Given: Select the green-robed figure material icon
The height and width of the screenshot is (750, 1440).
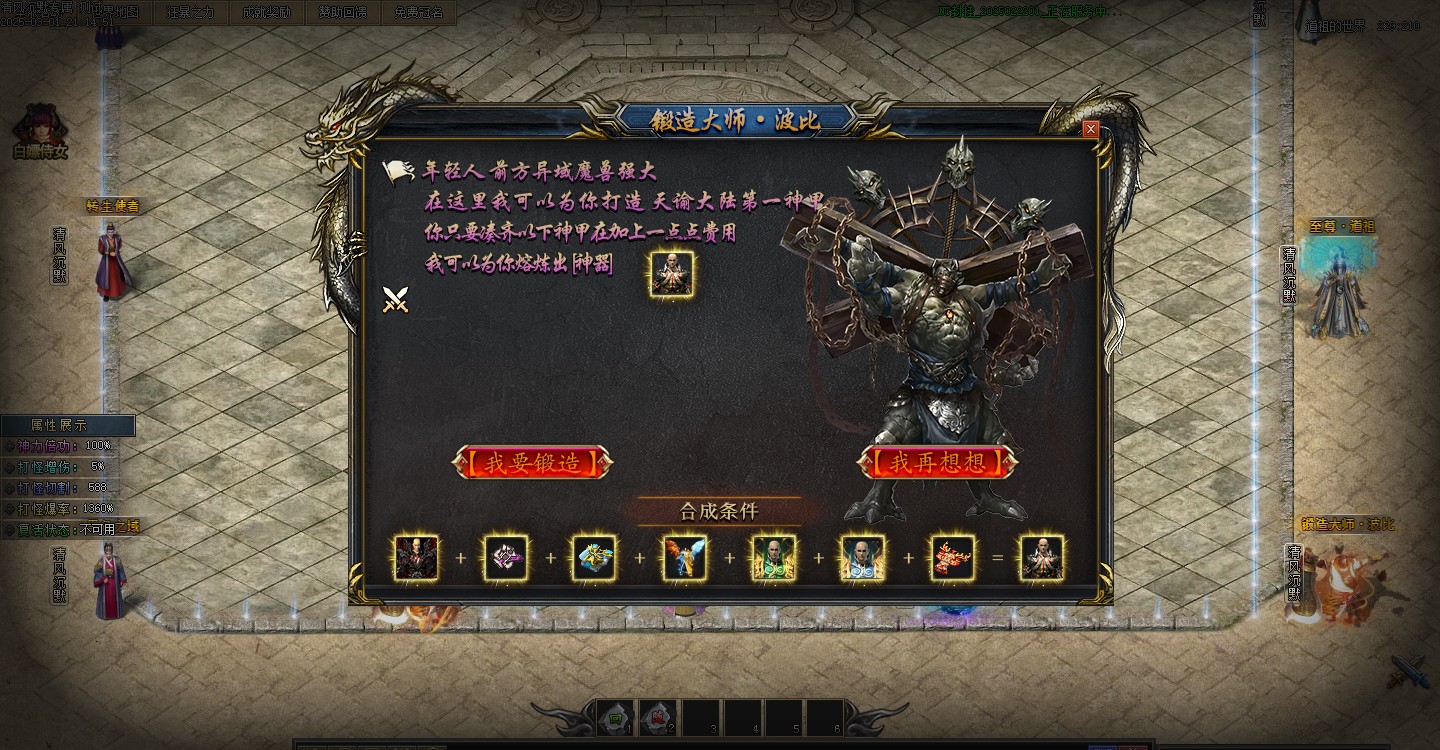Looking at the screenshot, I should 774,558.
